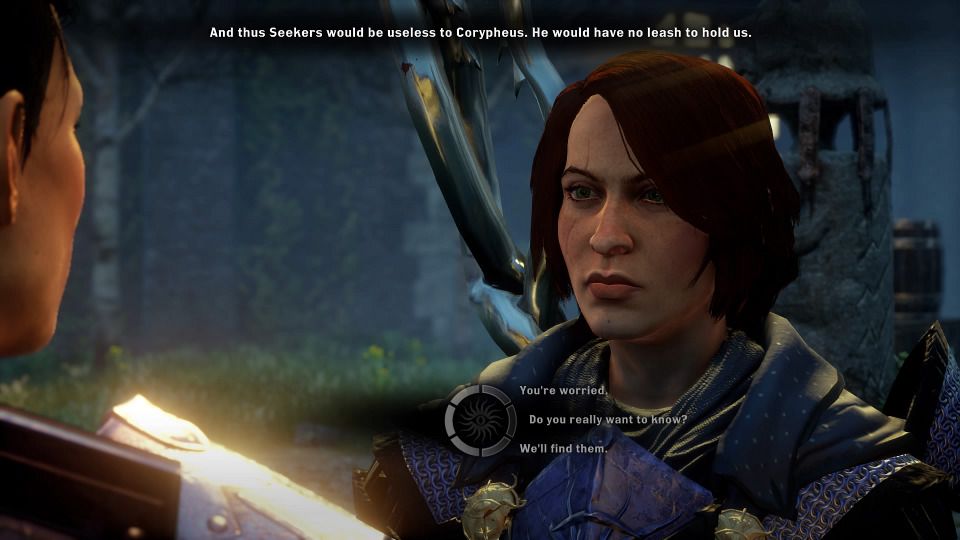This screenshot has width=960, height=540.
Task: Select "Do you really want to know?" response
Action: click(x=607, y=419)
